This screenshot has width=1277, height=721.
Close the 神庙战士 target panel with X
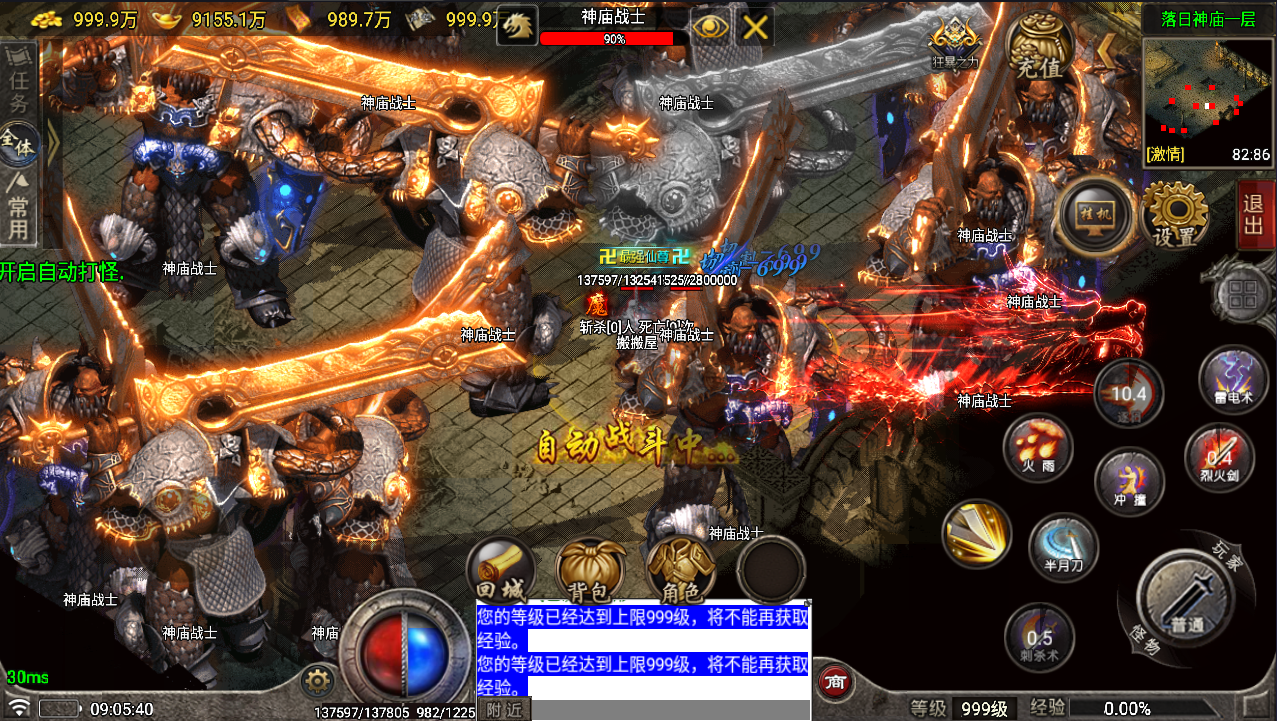(x=756, y=27)
